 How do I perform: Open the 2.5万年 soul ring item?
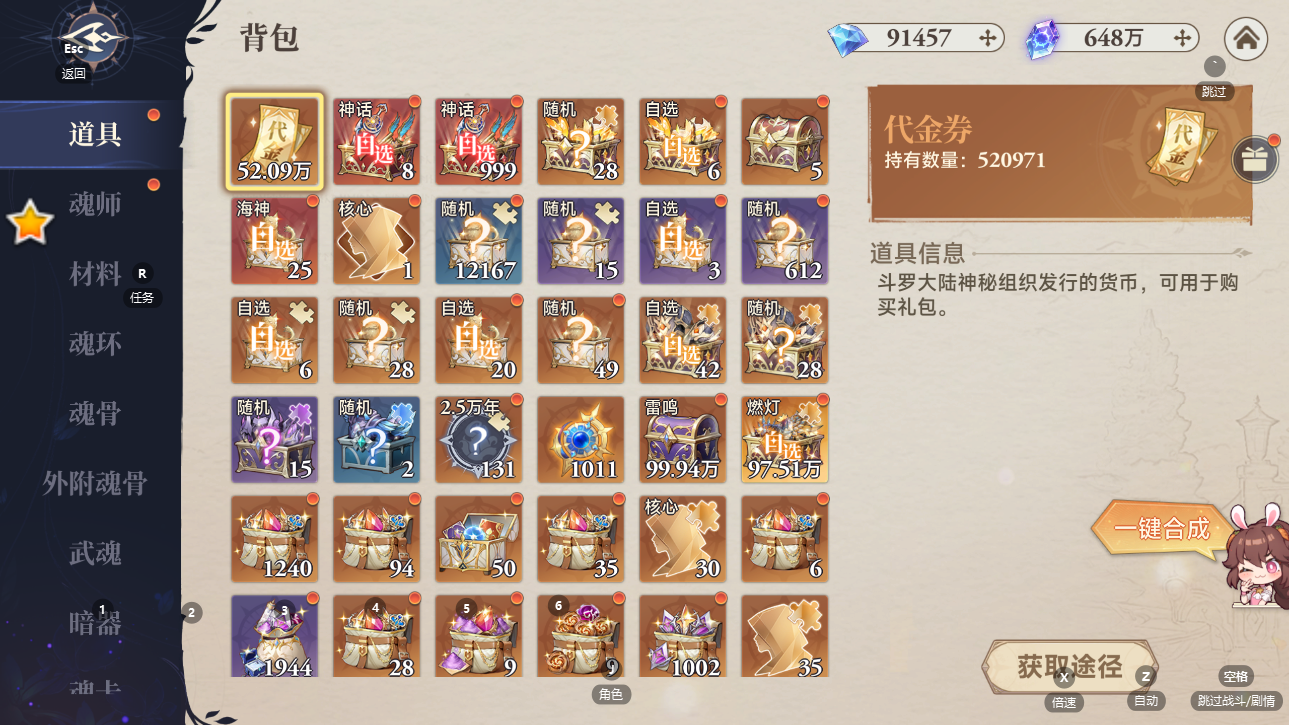478,439
